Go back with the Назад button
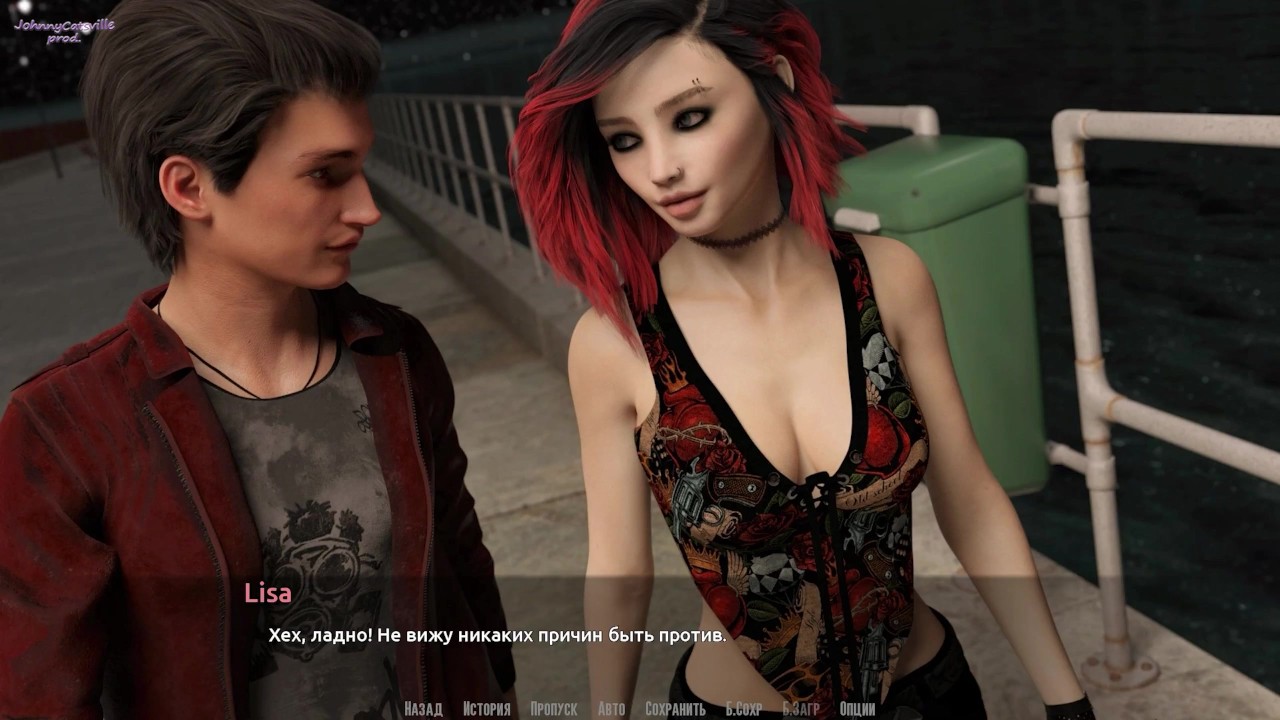Image resolution: width=1280 pixels, height=720 pixels. pyautogui.click(x=423, y=709)
